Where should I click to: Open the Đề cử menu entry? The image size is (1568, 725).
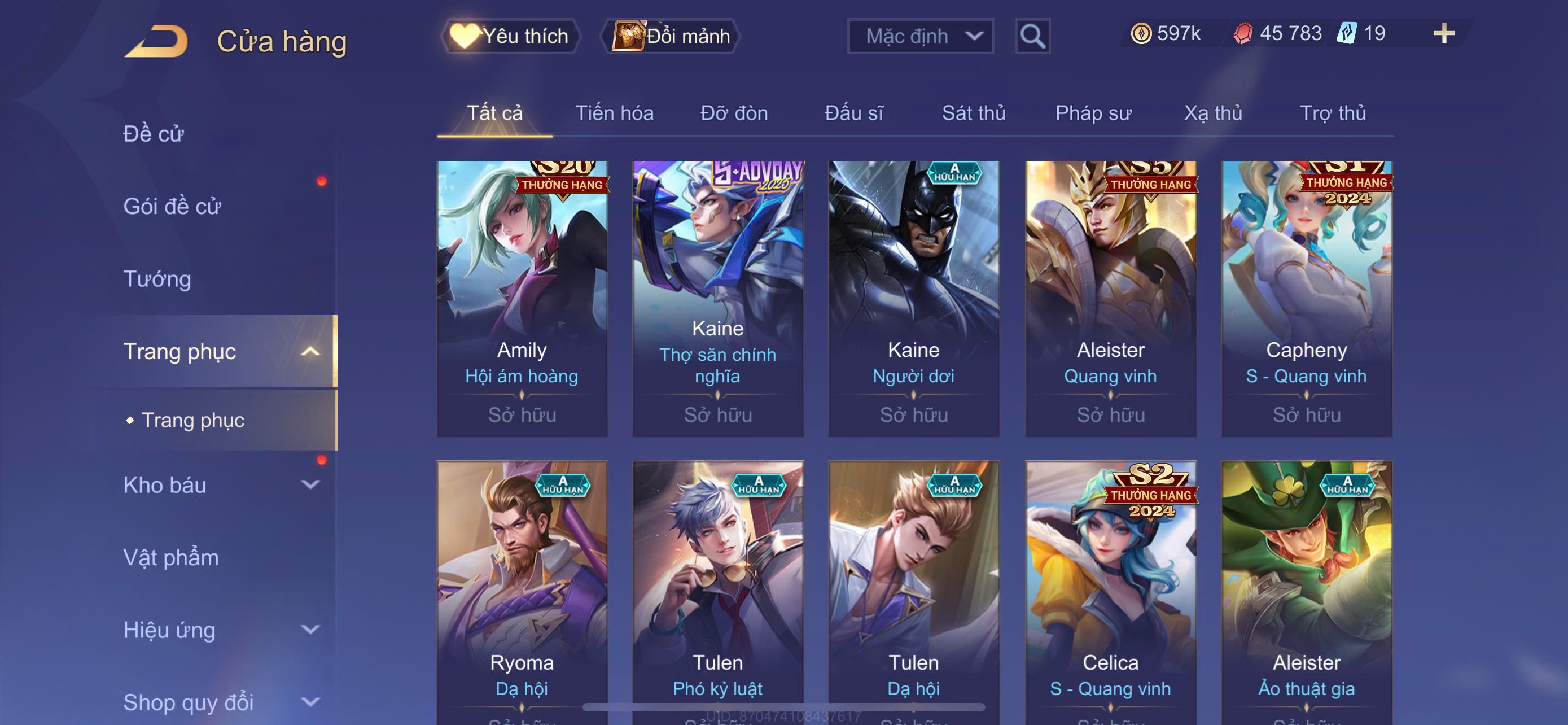pos(154,134)
